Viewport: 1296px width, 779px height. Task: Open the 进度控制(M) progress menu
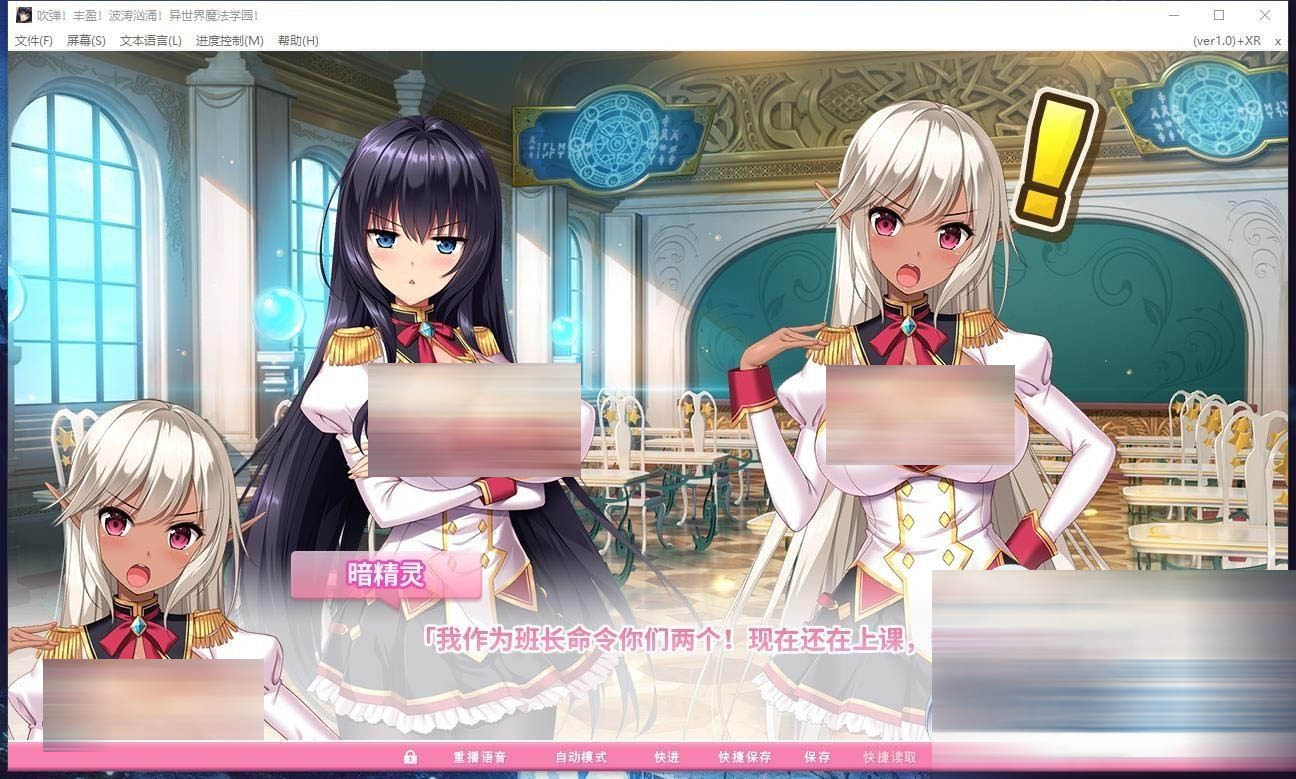pos(228,41)
